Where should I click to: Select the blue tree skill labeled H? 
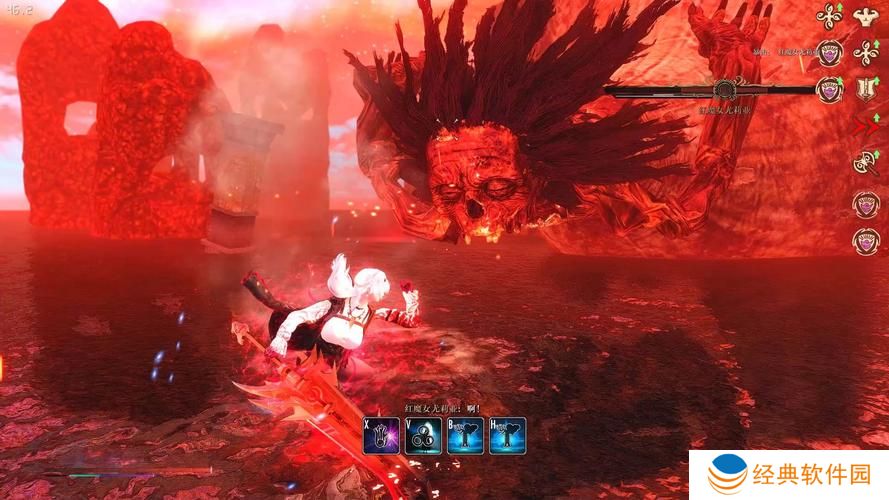[507, 436]
